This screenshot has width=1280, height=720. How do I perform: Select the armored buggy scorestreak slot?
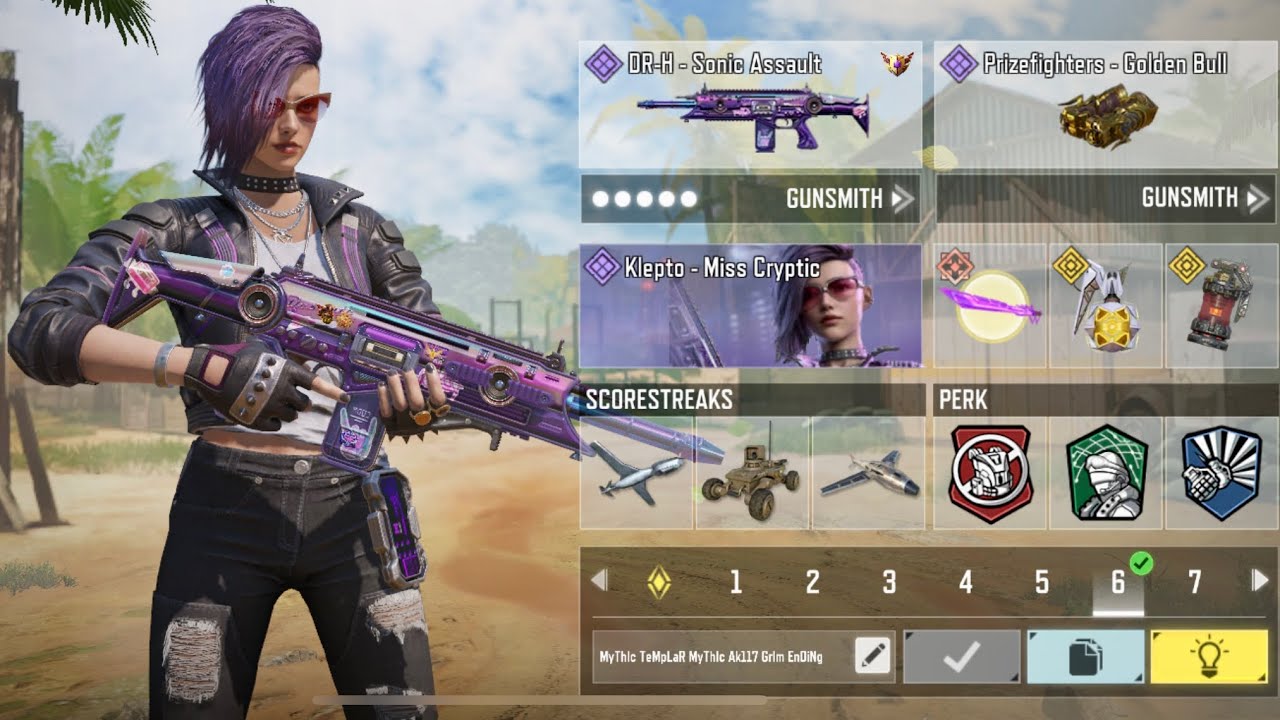tap(753, 474)
